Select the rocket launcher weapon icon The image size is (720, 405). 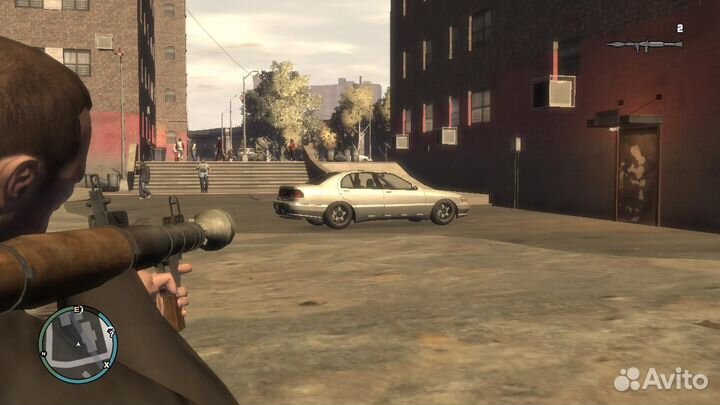click(643, 45)
